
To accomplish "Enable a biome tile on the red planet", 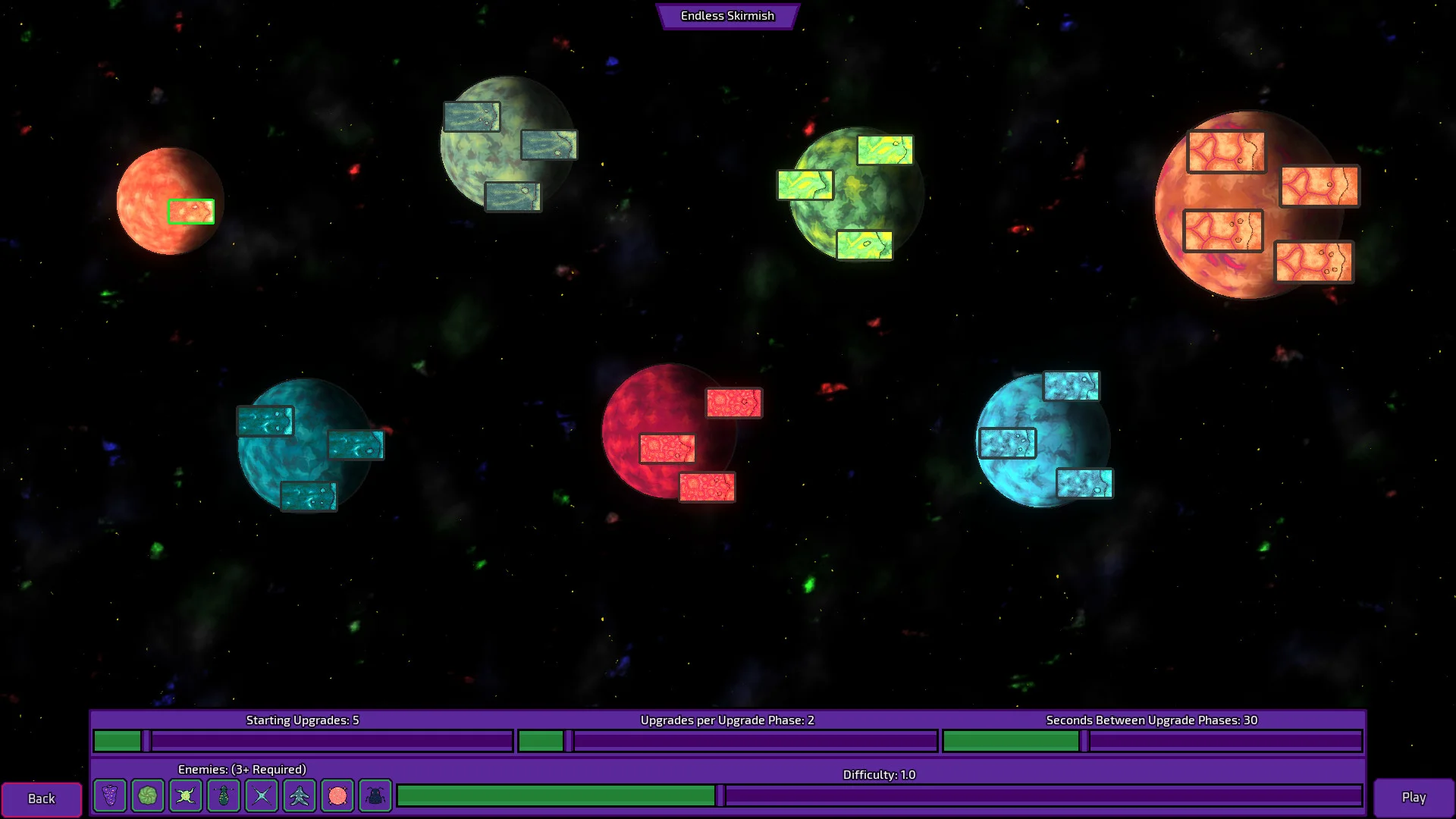I will coord(668,448).
